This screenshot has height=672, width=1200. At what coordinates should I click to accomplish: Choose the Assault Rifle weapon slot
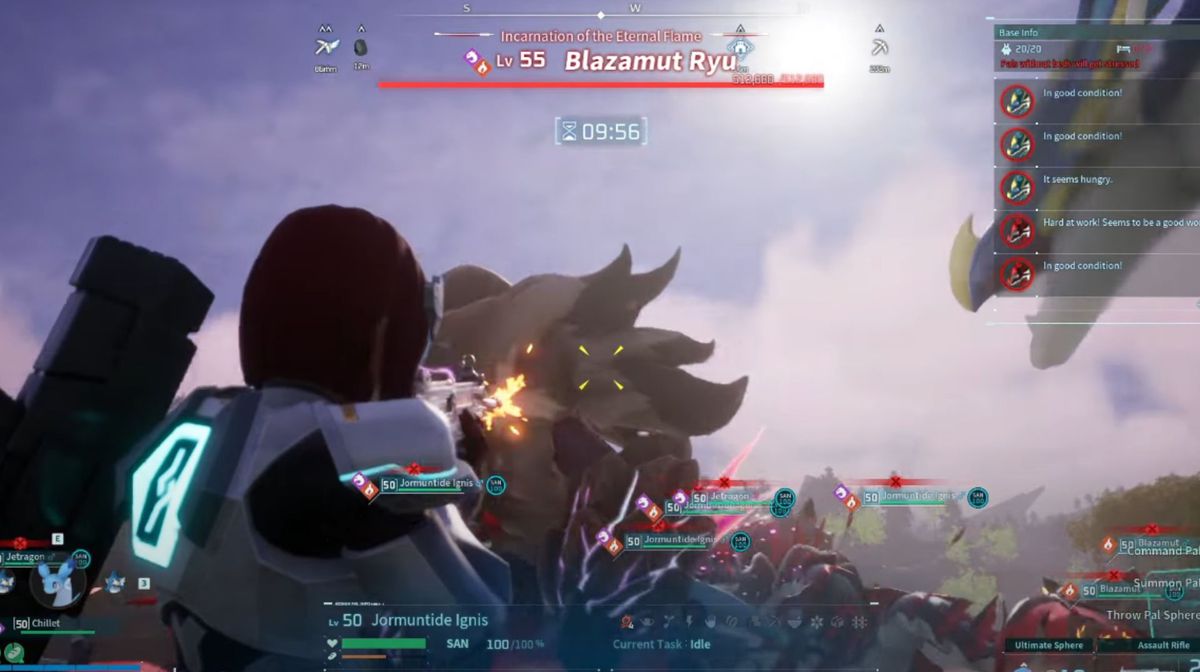(x=1163, y=646)
